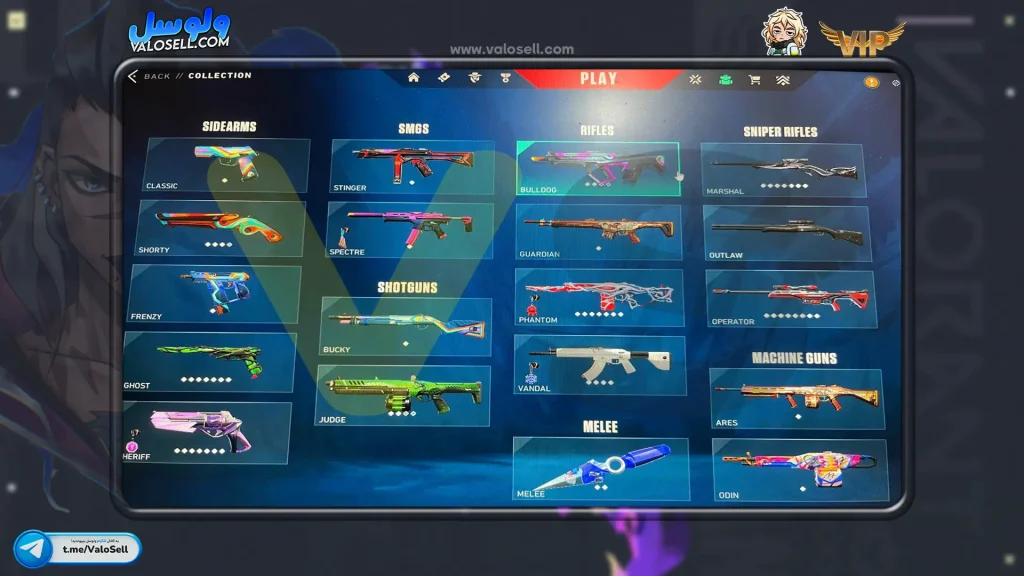Open the t.me/ValoSell Telegram link
Viewport: 1024px width, 576px height.
(x=78, y=549)
